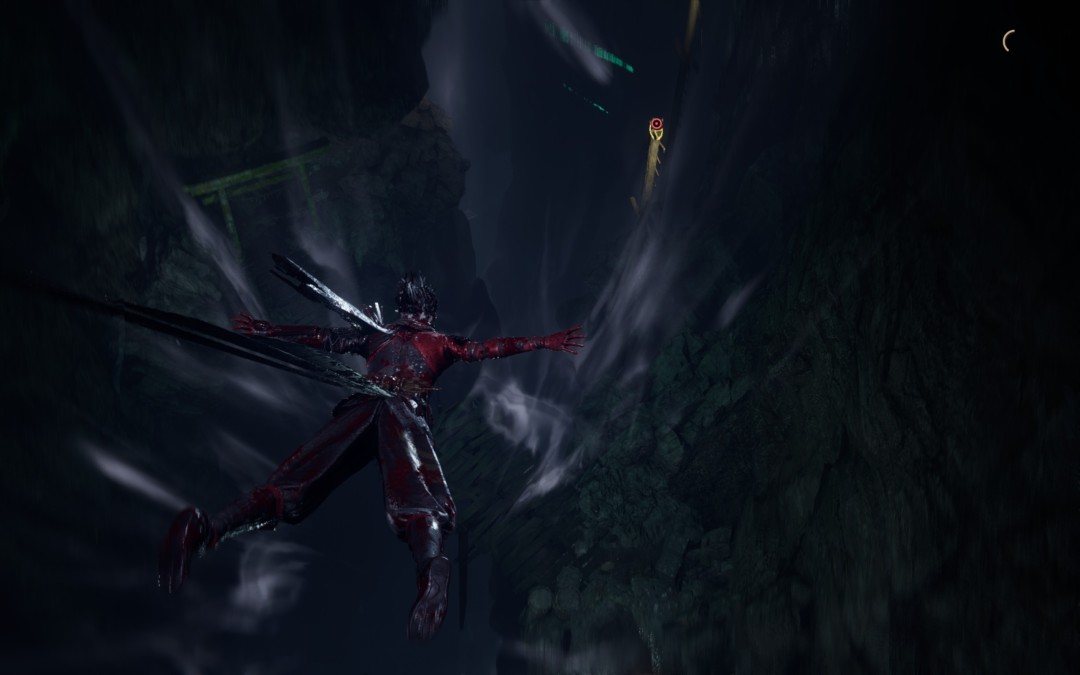Click the red circular target marker
The image size is (1080, 675).
656,124
